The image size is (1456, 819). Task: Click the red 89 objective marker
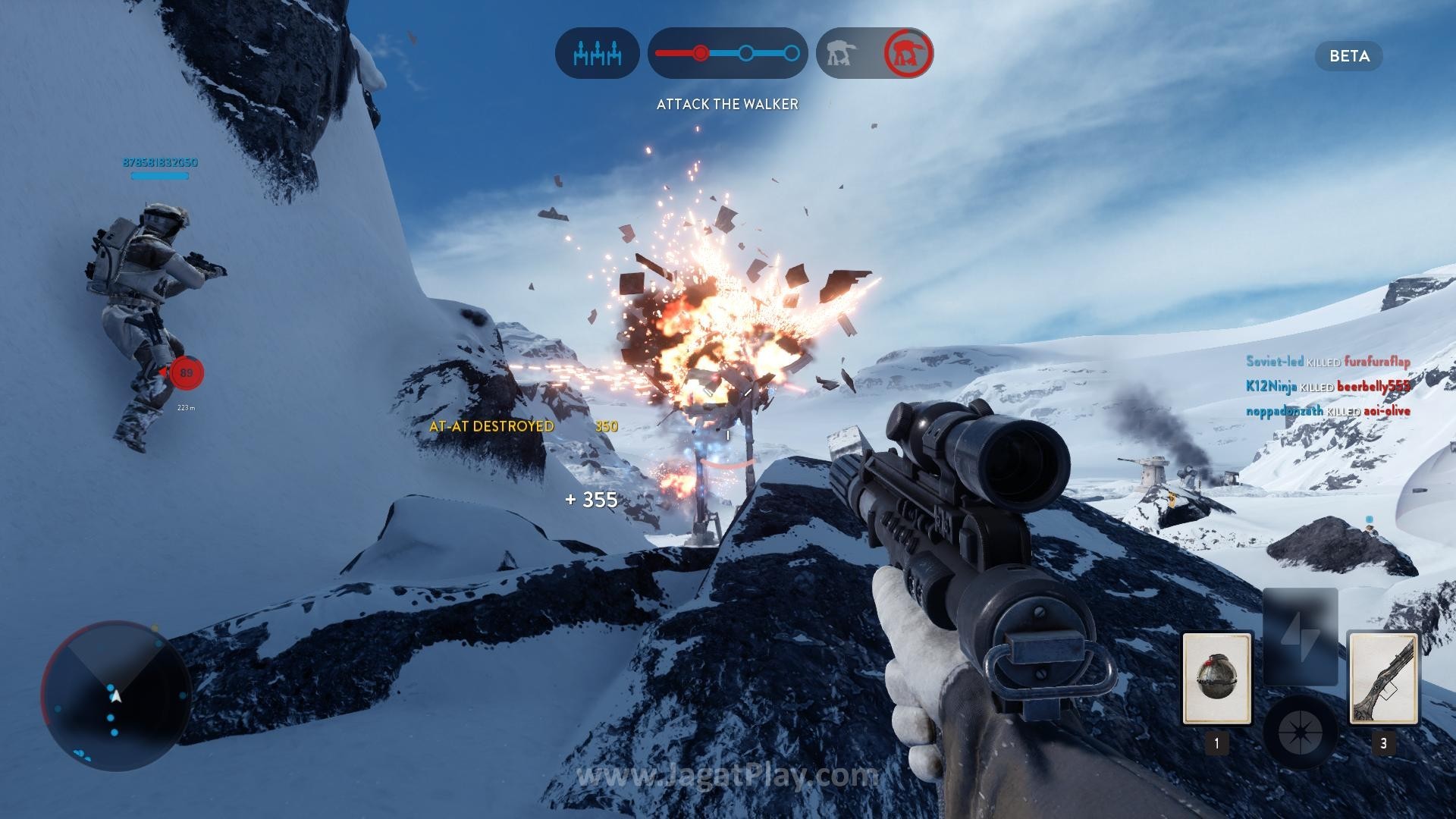[186, 372]
